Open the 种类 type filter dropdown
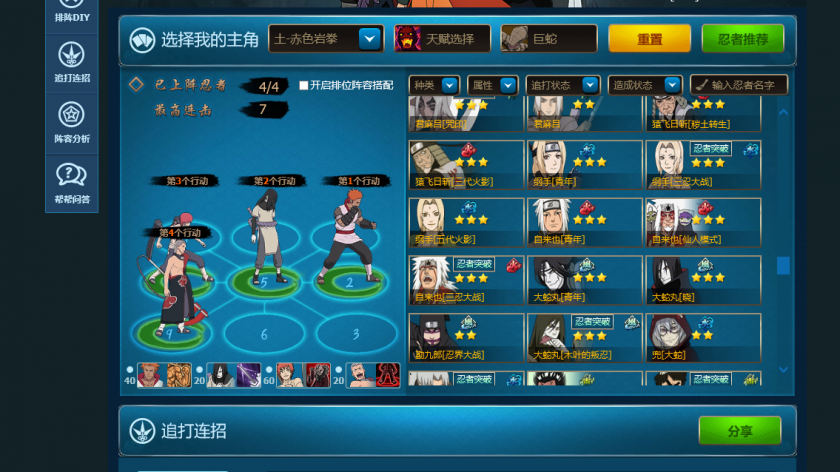 [x=435, y=85]
